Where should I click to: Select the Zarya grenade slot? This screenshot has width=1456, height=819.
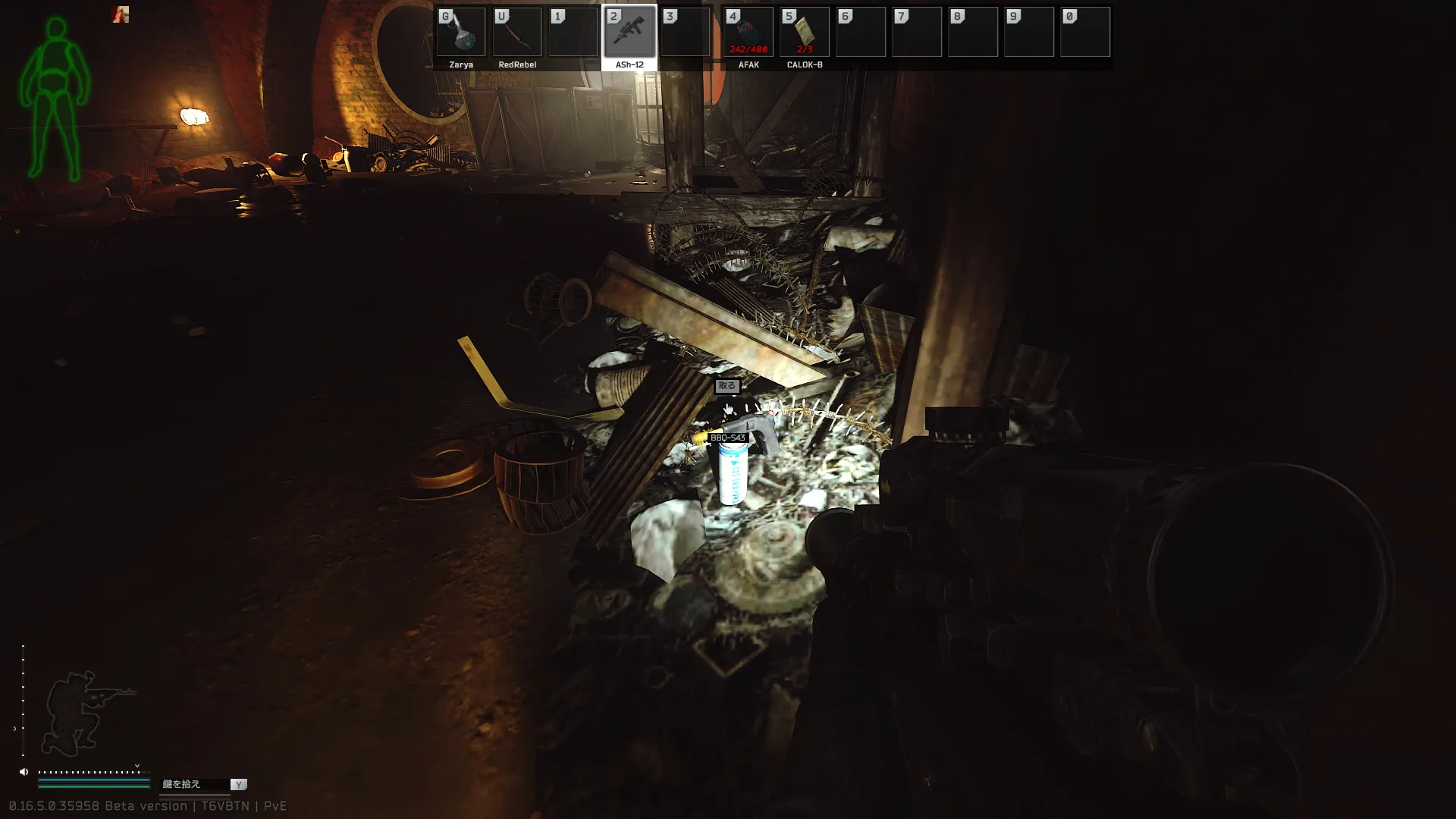point(461,33)
